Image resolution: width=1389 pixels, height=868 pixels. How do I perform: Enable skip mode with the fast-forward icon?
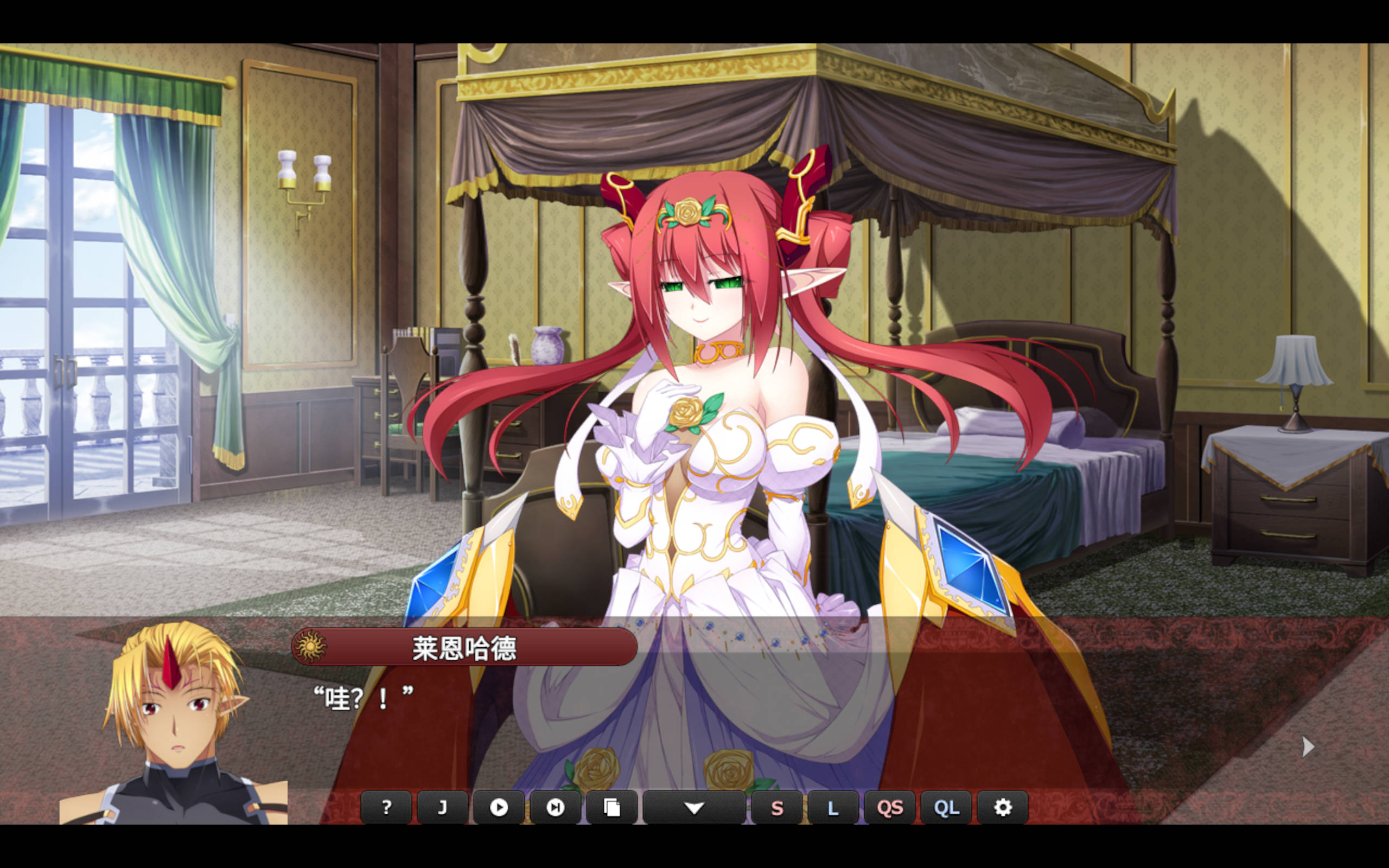coord(555,807)
